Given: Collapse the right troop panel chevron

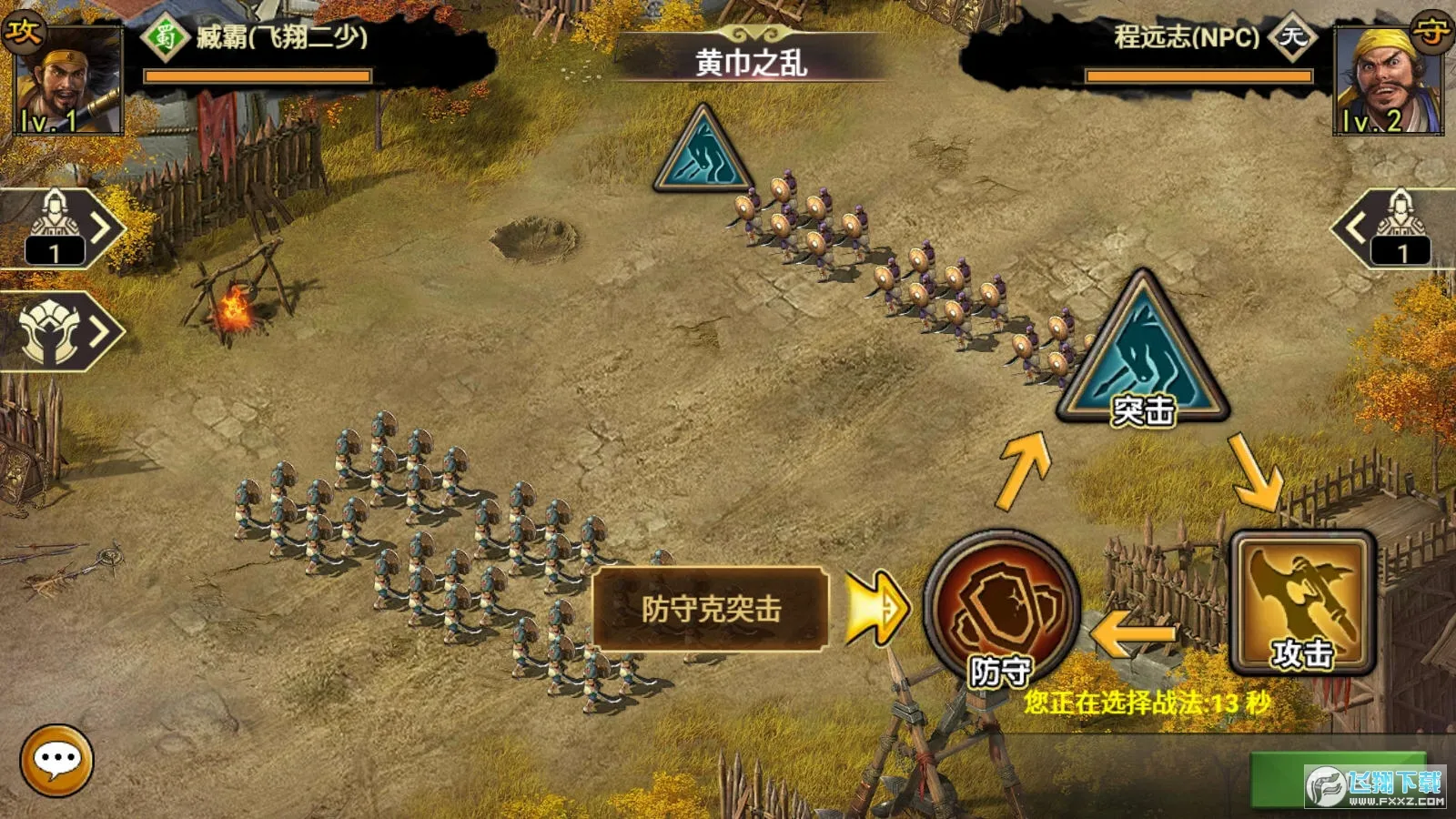Looking at the screenshot, I should point(1354,227).
